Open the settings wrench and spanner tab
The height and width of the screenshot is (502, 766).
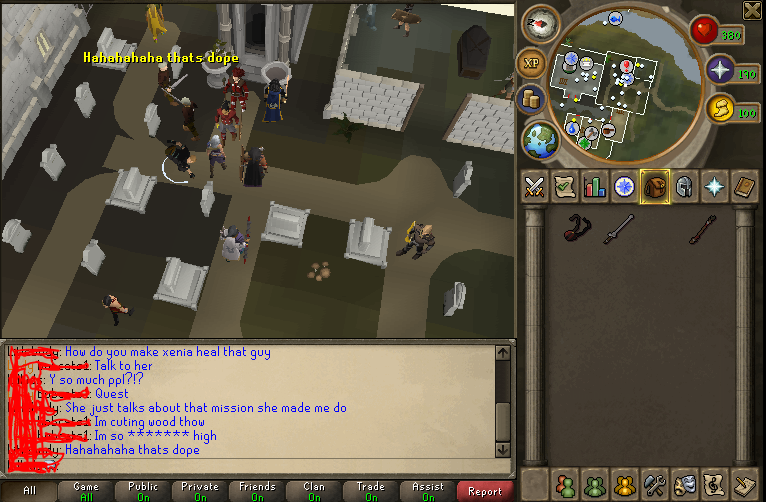pos(655,483)
